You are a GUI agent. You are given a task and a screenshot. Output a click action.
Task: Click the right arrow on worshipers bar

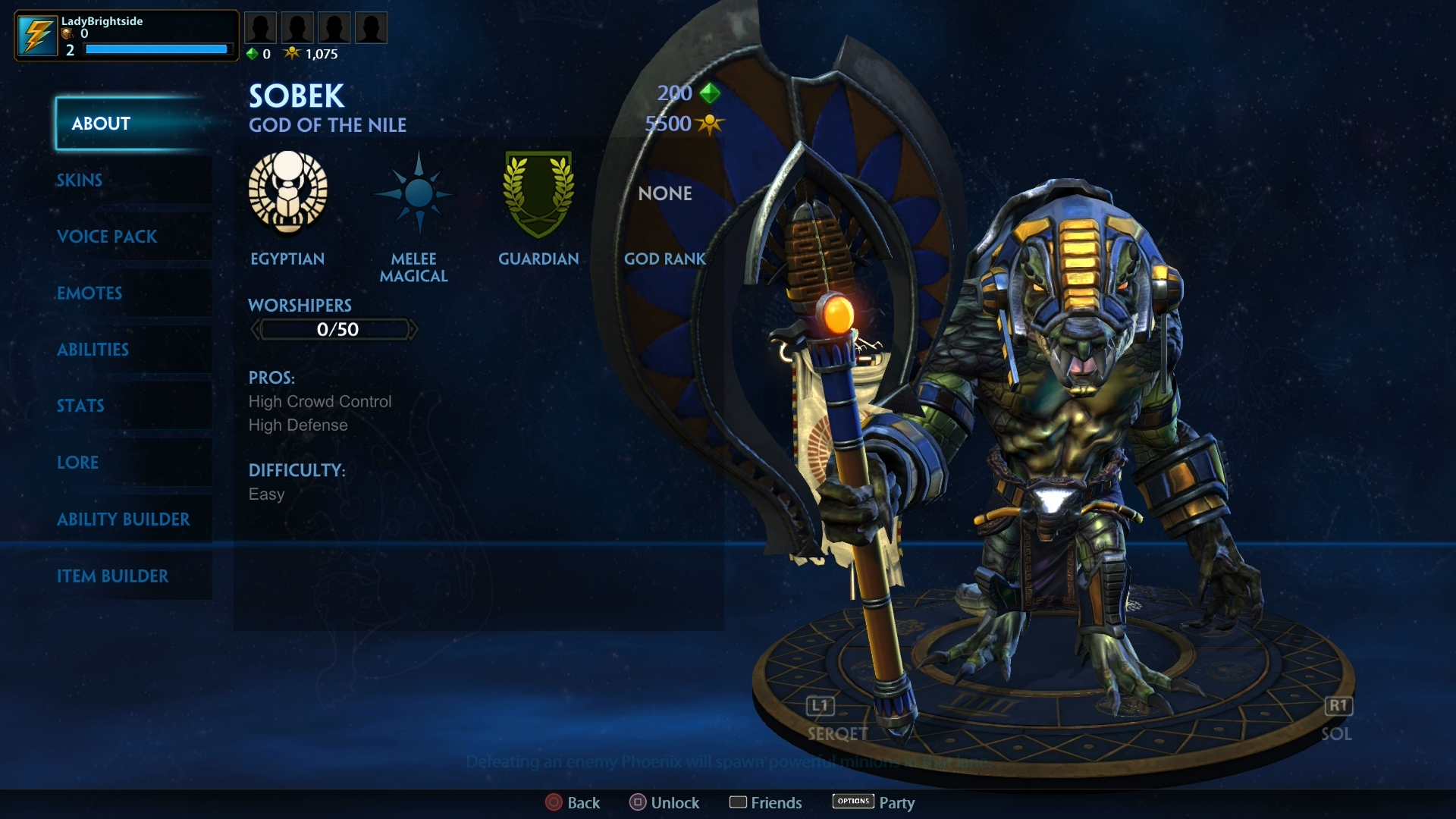(415, 329)
